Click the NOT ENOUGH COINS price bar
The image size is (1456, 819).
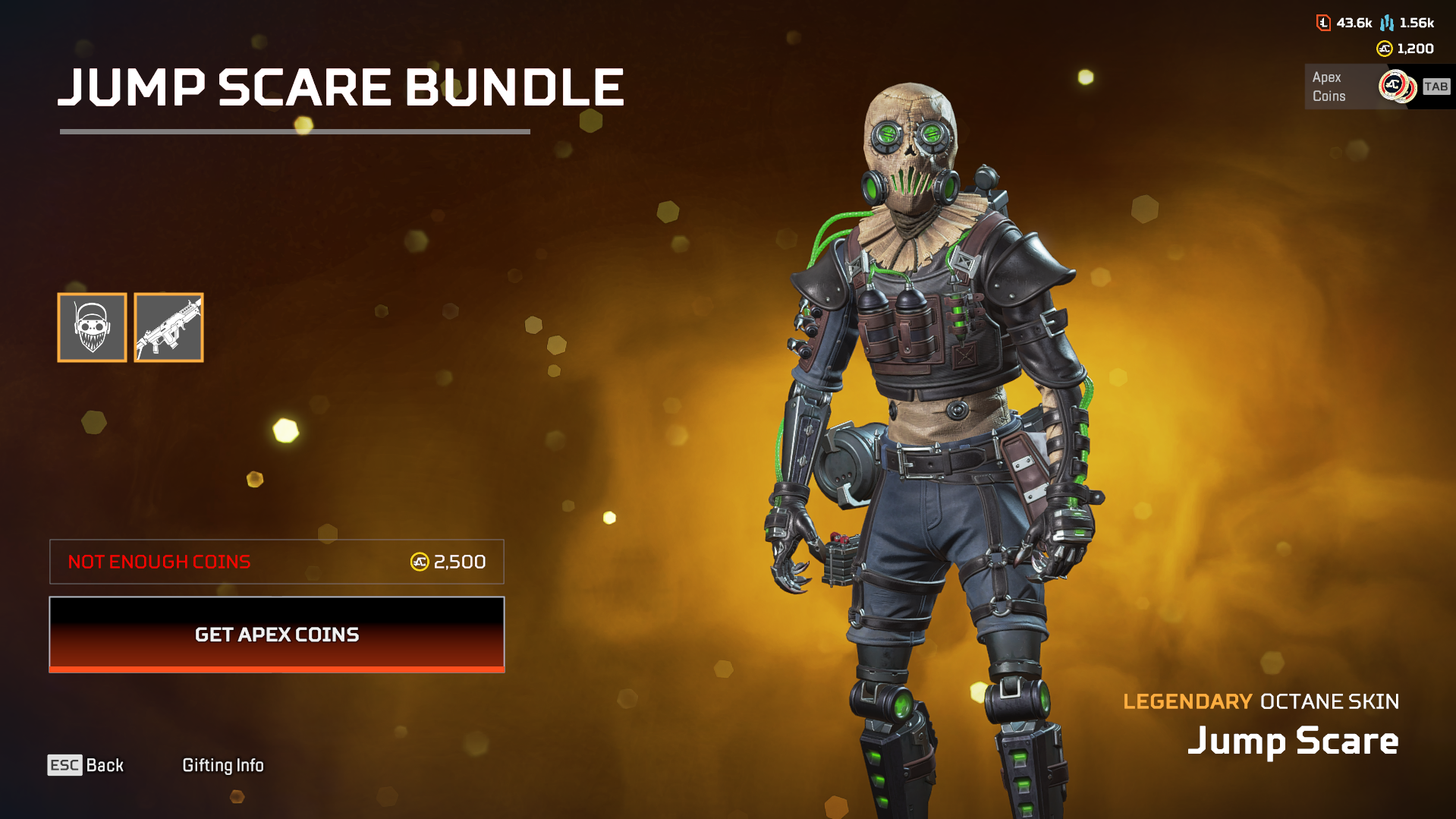(x=276, y=562)
